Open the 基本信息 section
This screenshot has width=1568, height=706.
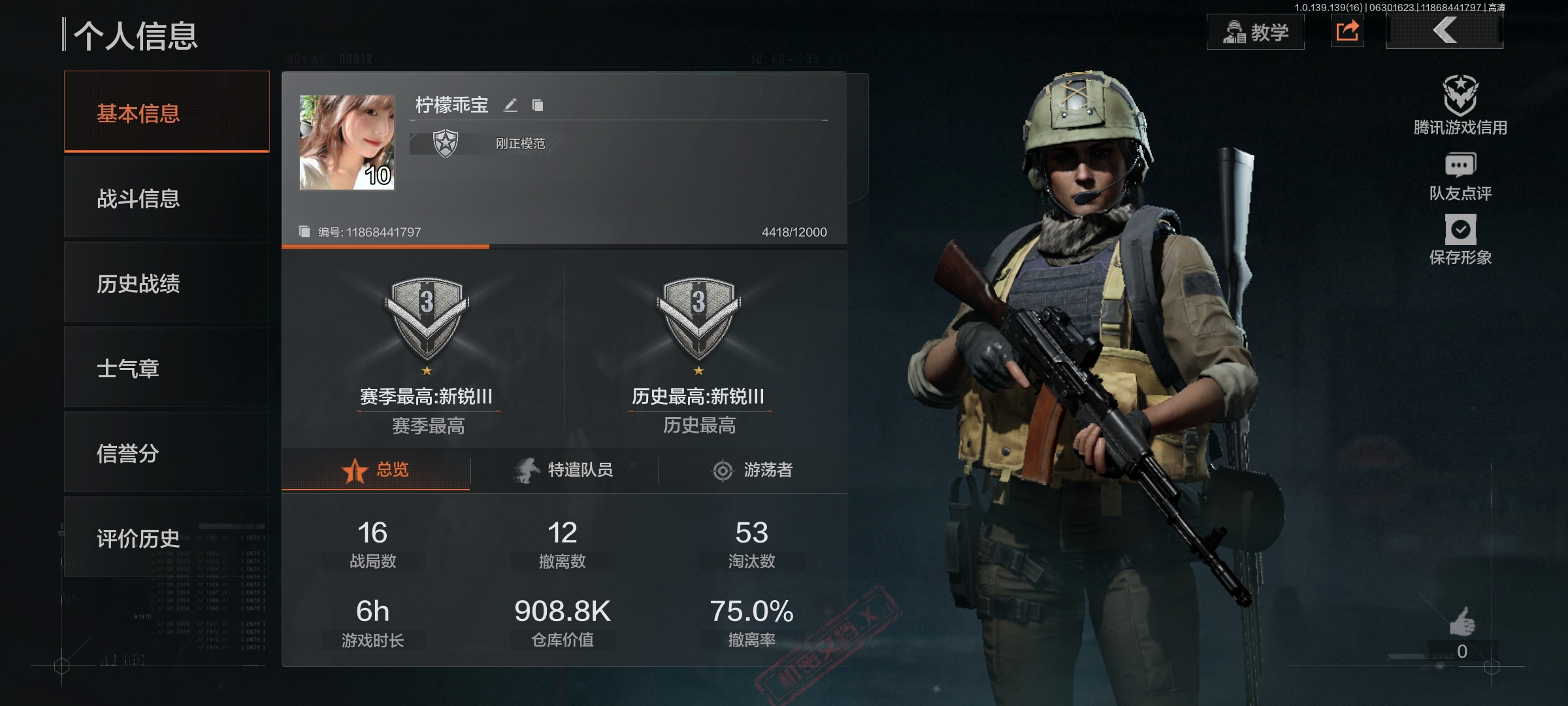(x=167, y=113)
